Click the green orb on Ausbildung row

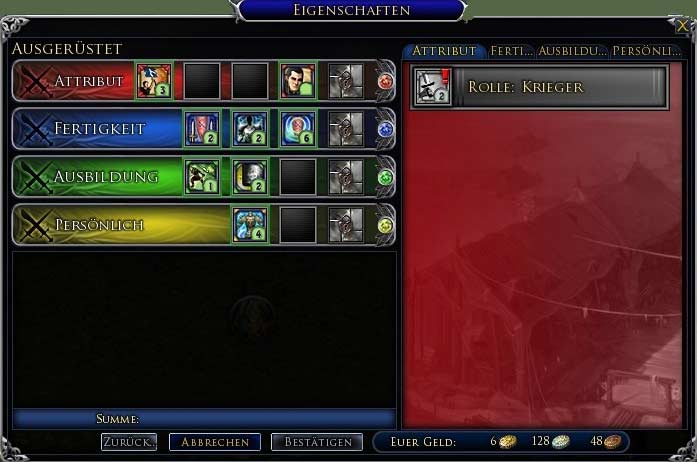point(386,178)
